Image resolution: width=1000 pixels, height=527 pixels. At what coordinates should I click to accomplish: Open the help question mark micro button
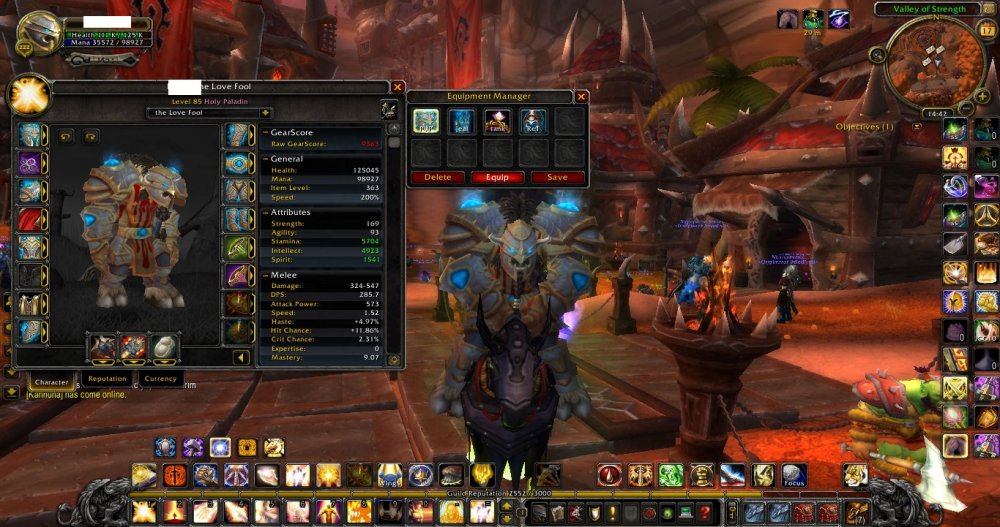pyautogui.click(x=704, y=512)
